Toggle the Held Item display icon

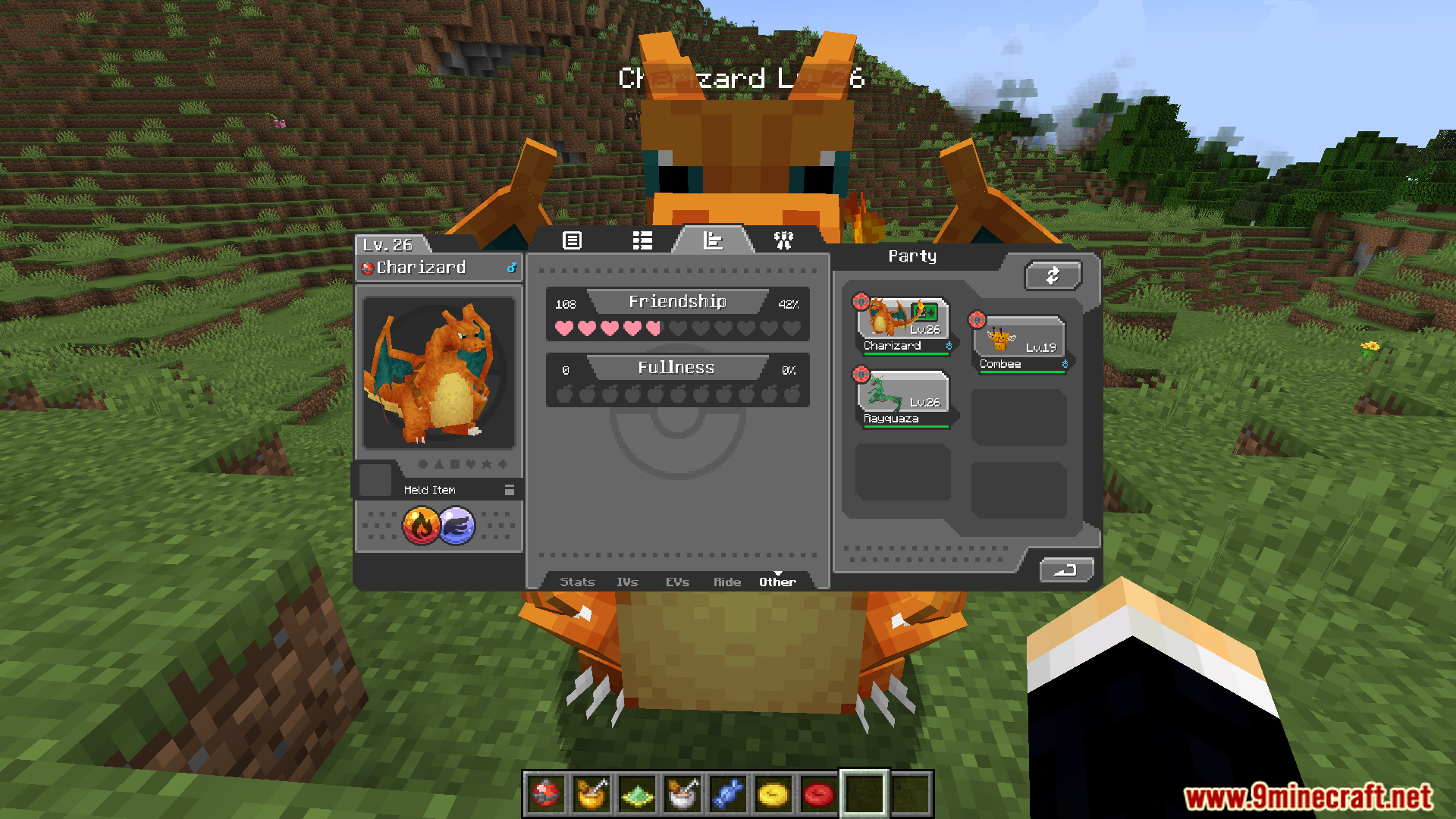click(x=509, y=490)
